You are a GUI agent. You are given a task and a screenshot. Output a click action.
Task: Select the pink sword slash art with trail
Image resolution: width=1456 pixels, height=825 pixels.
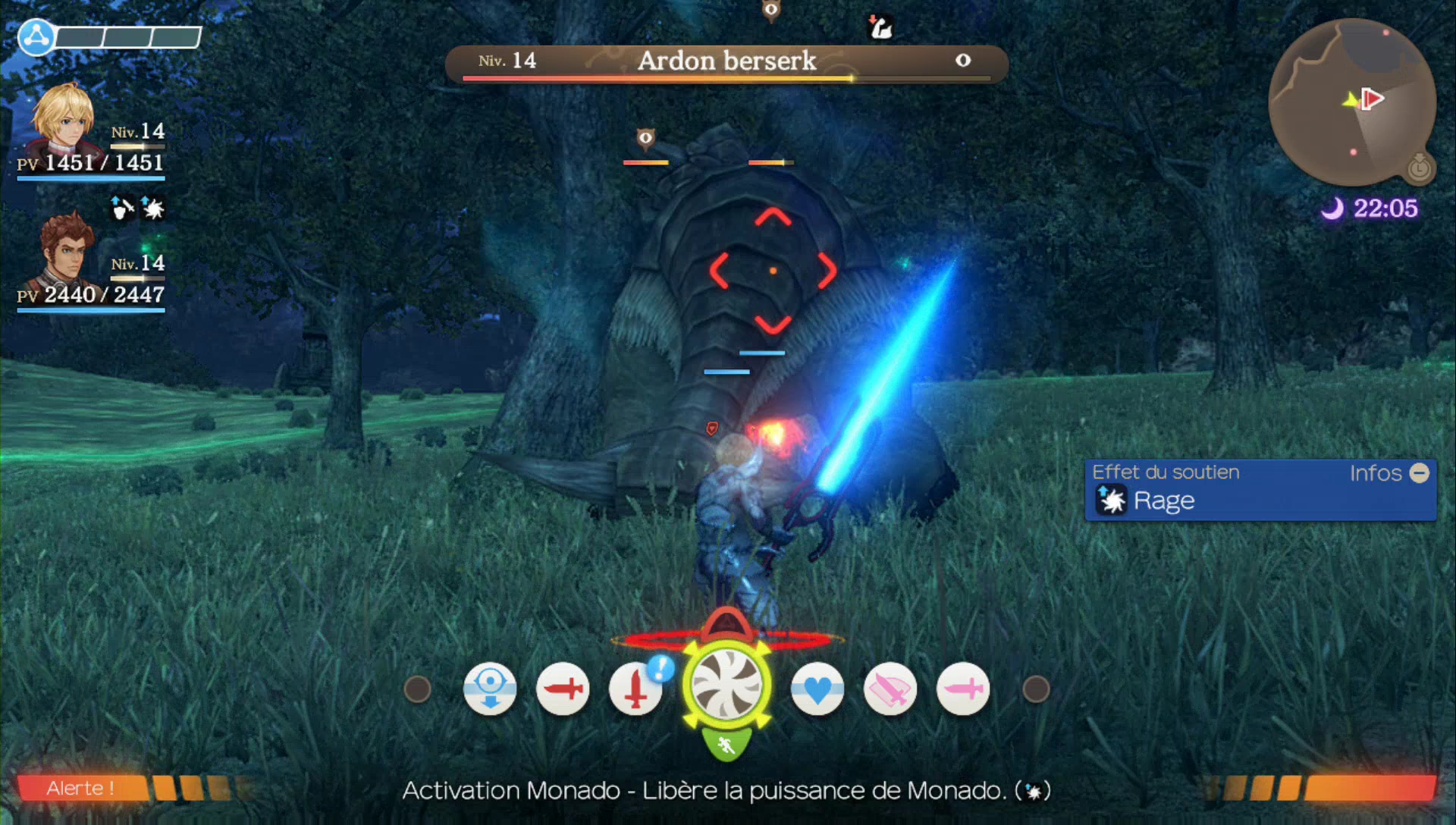pyautogui.click(x=890, y=689)
